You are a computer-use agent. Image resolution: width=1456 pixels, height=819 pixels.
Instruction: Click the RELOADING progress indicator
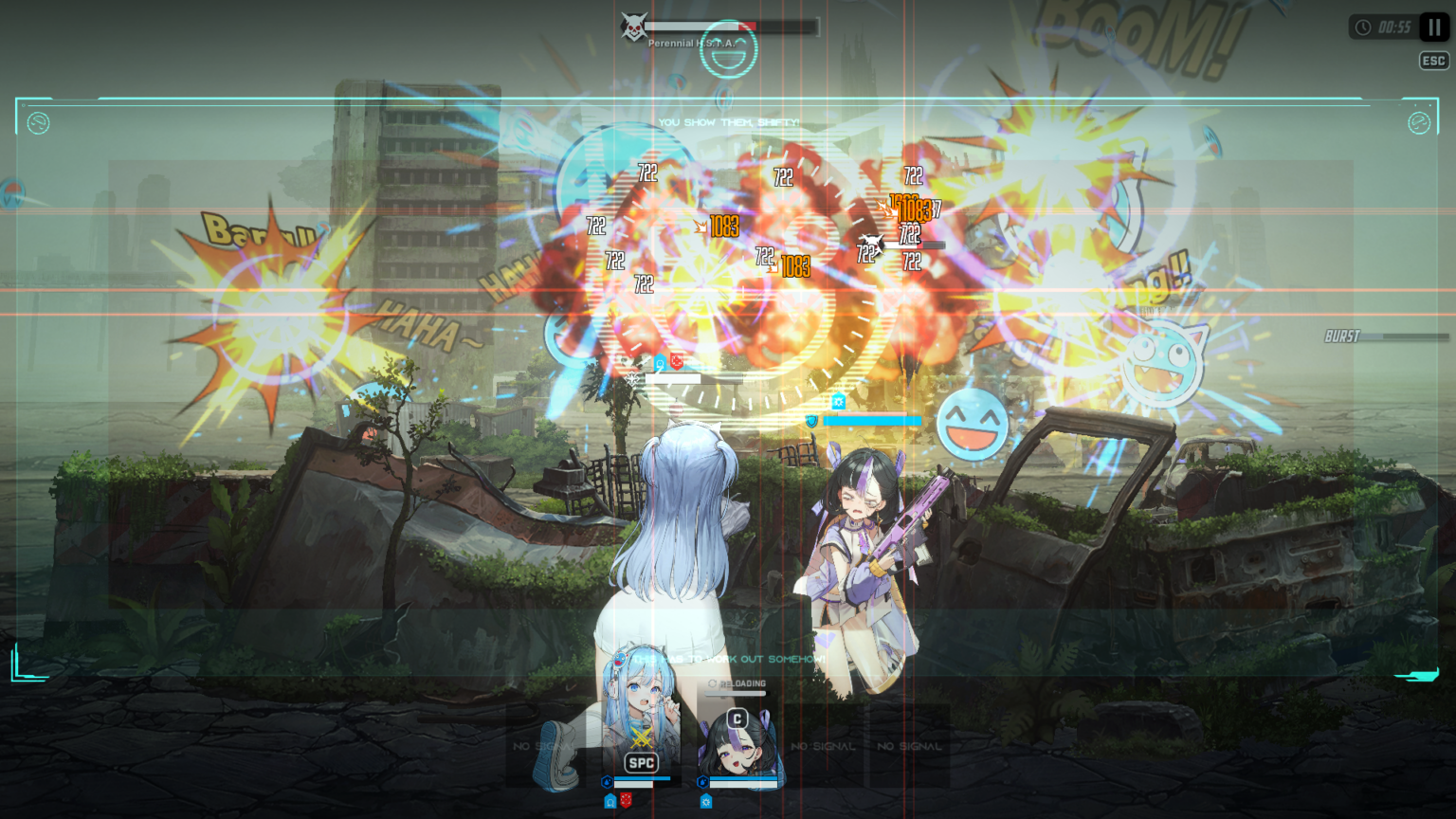737,682
